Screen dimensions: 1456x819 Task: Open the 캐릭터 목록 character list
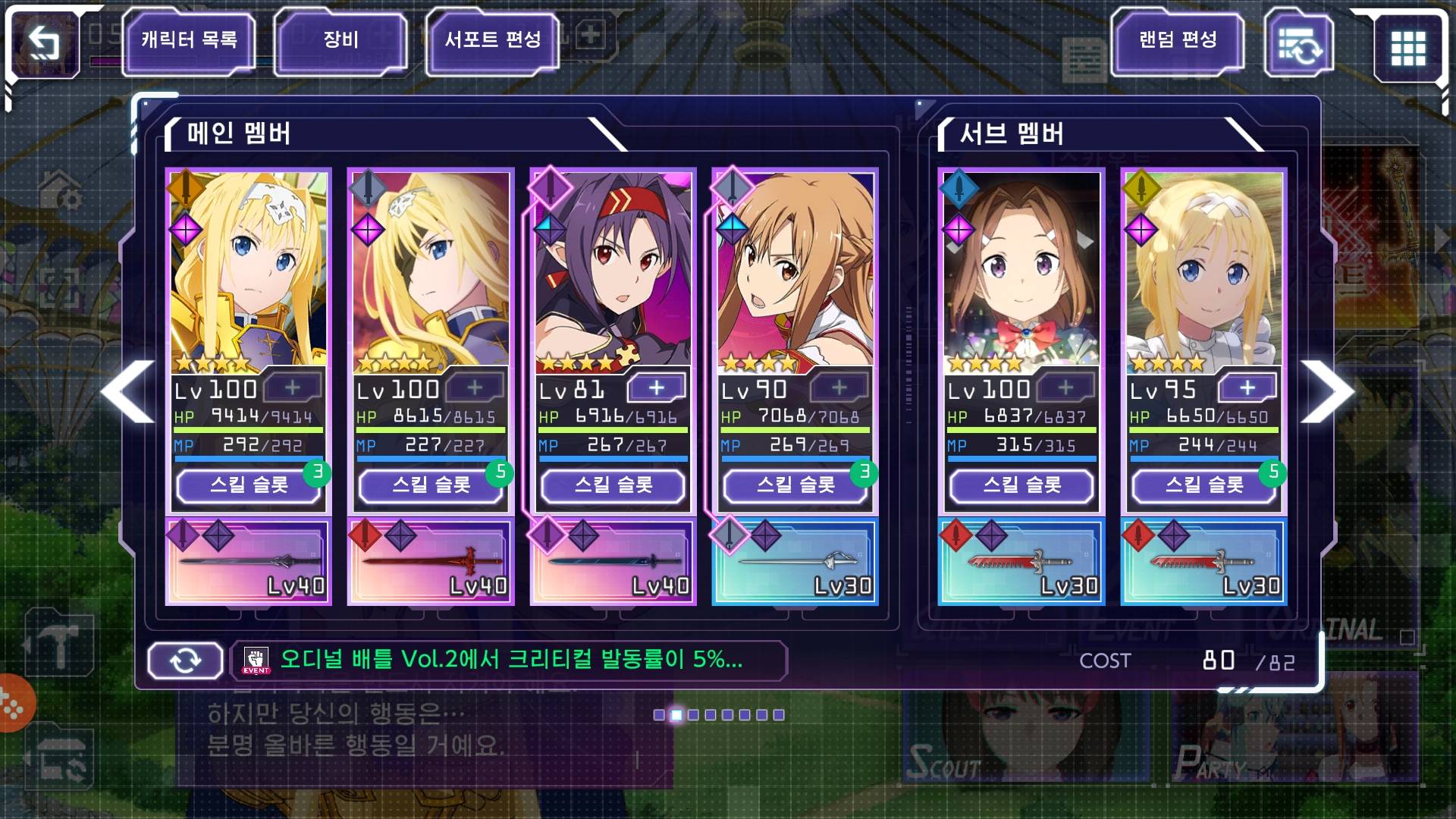189,40
